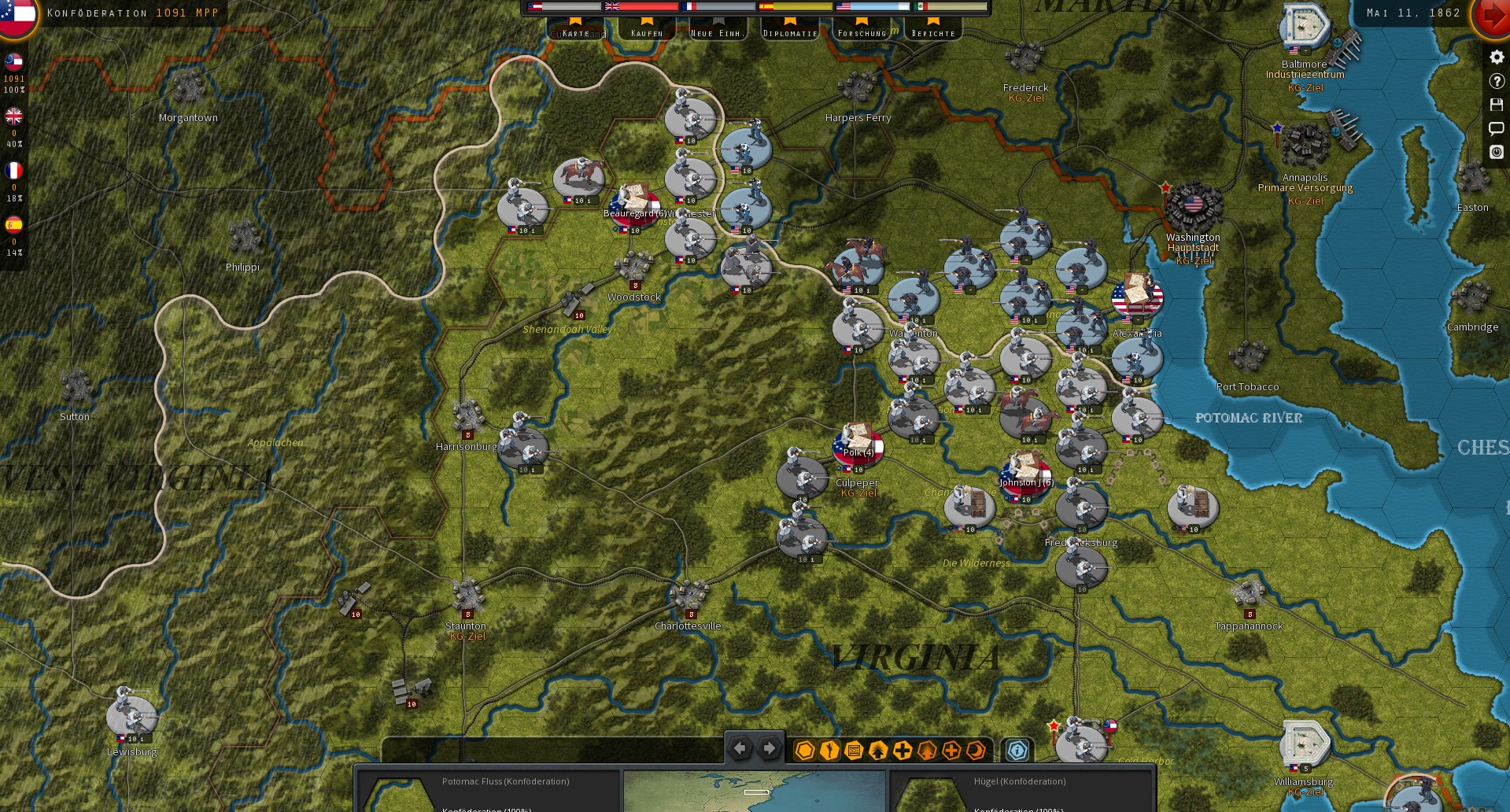Click the soldier unit mode icon
This screenshot has width=1510, height=812.
[x=829, y=750]
